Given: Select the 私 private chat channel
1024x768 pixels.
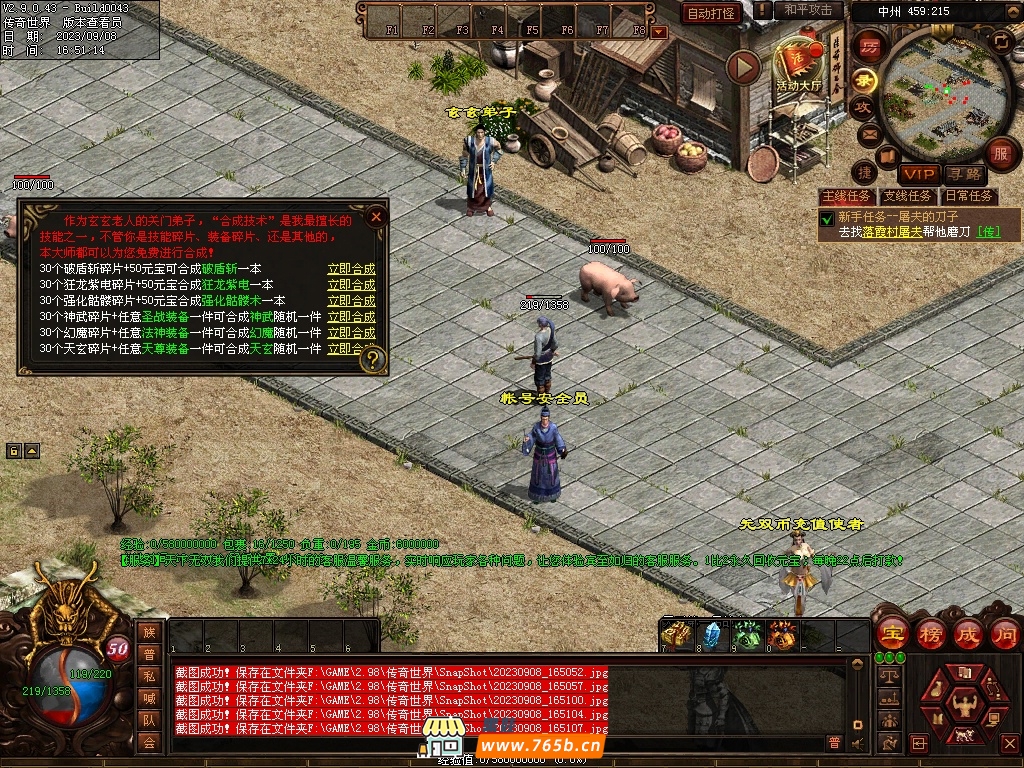Looking at the screenshot, I should (149, 675).
